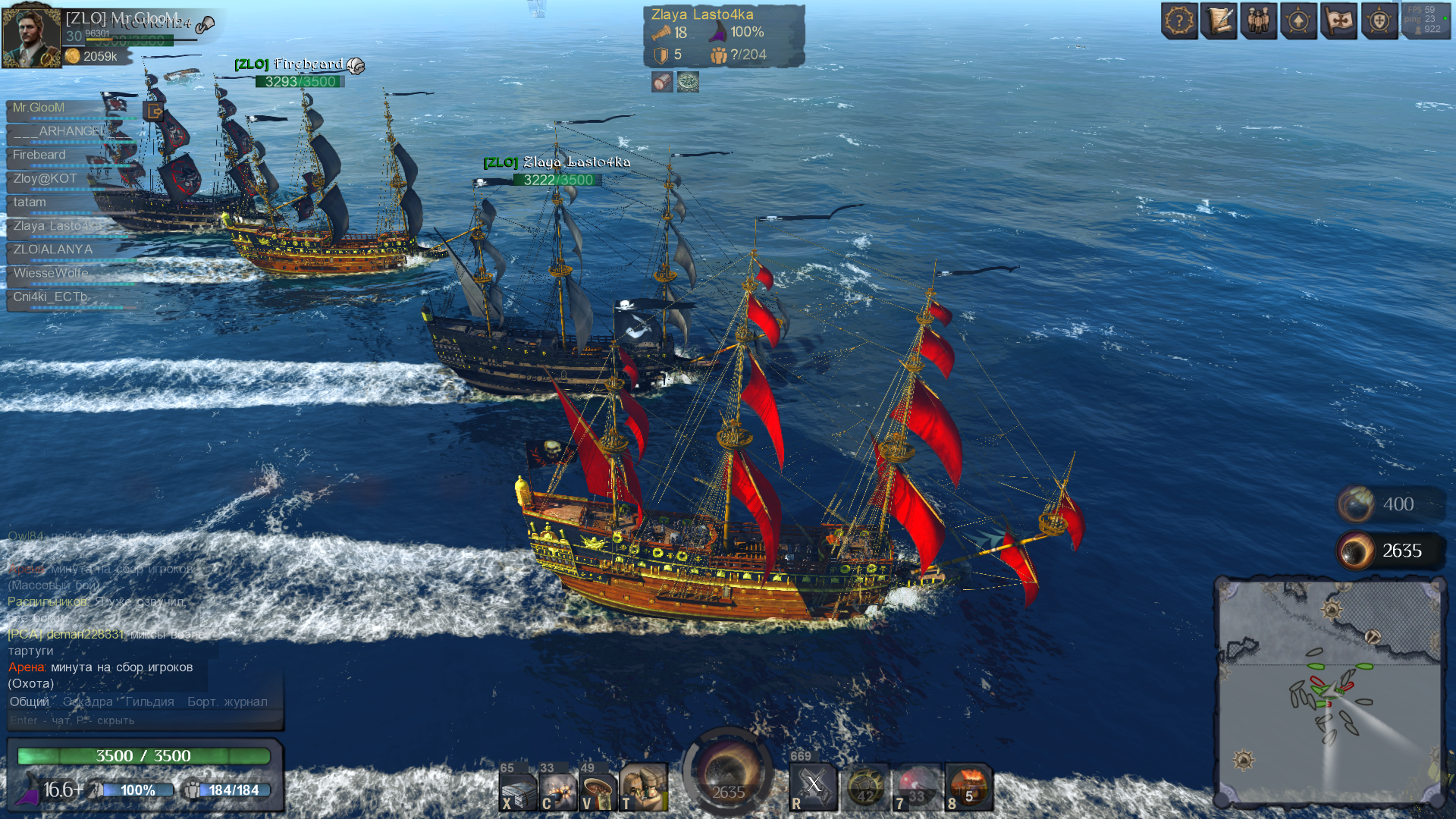Image resolution: width=1456 pixels, height=819 pixels.
Task: Open the flag with cross menu
Action: [1338, 21]
